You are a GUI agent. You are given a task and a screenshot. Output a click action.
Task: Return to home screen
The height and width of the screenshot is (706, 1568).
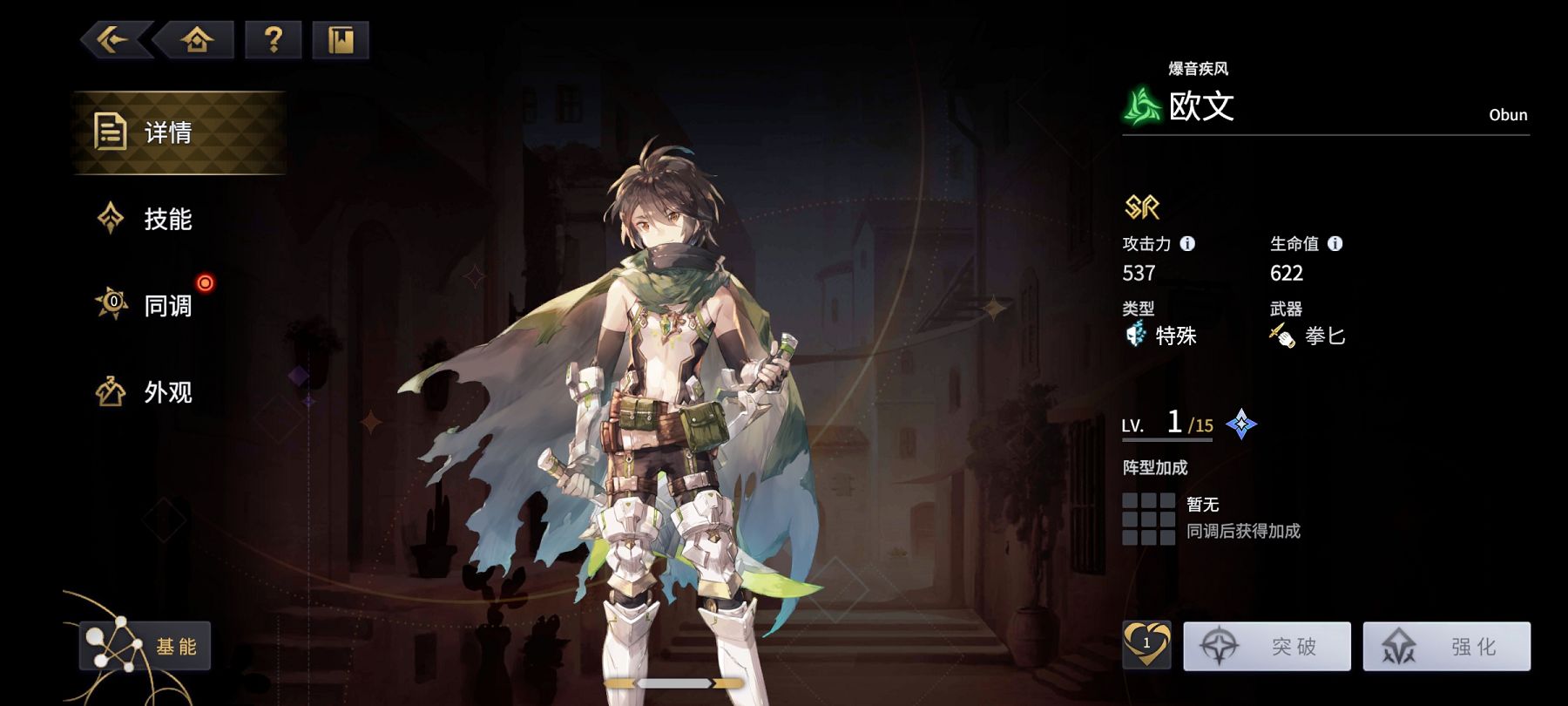pos(197,40)
